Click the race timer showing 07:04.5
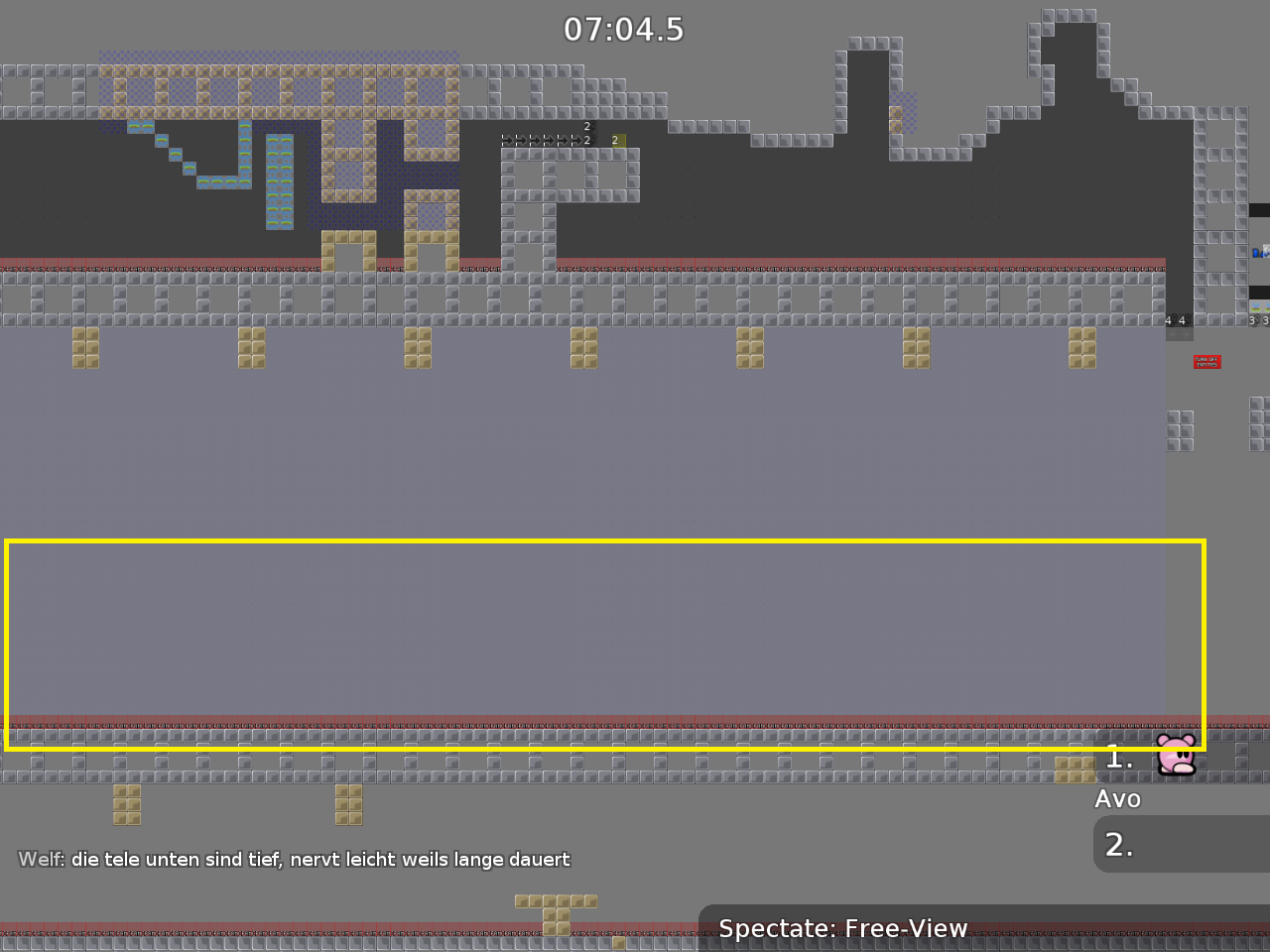1270x952 pixels. (623, 30)
